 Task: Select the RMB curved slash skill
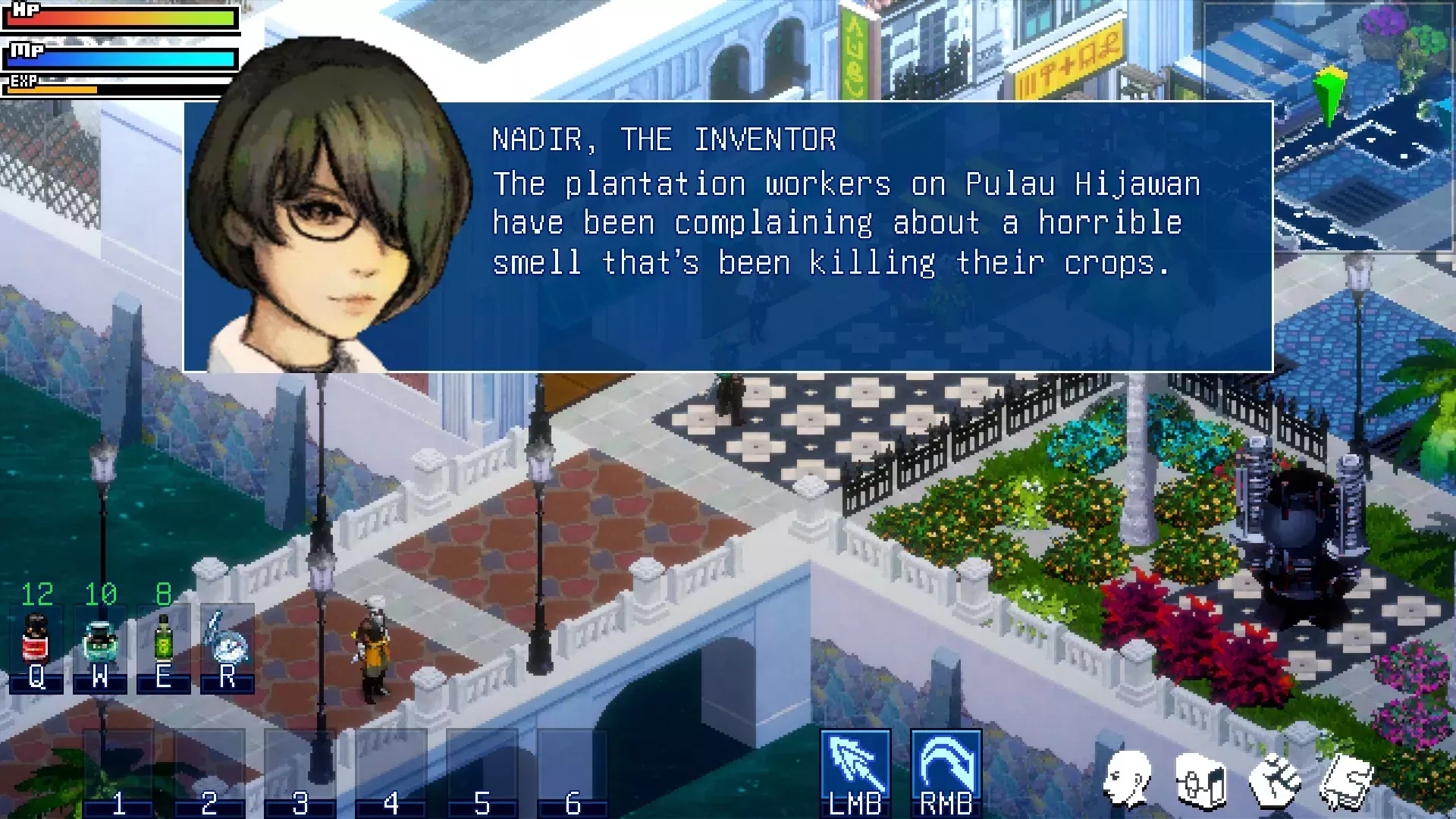(x=946, y=767)
